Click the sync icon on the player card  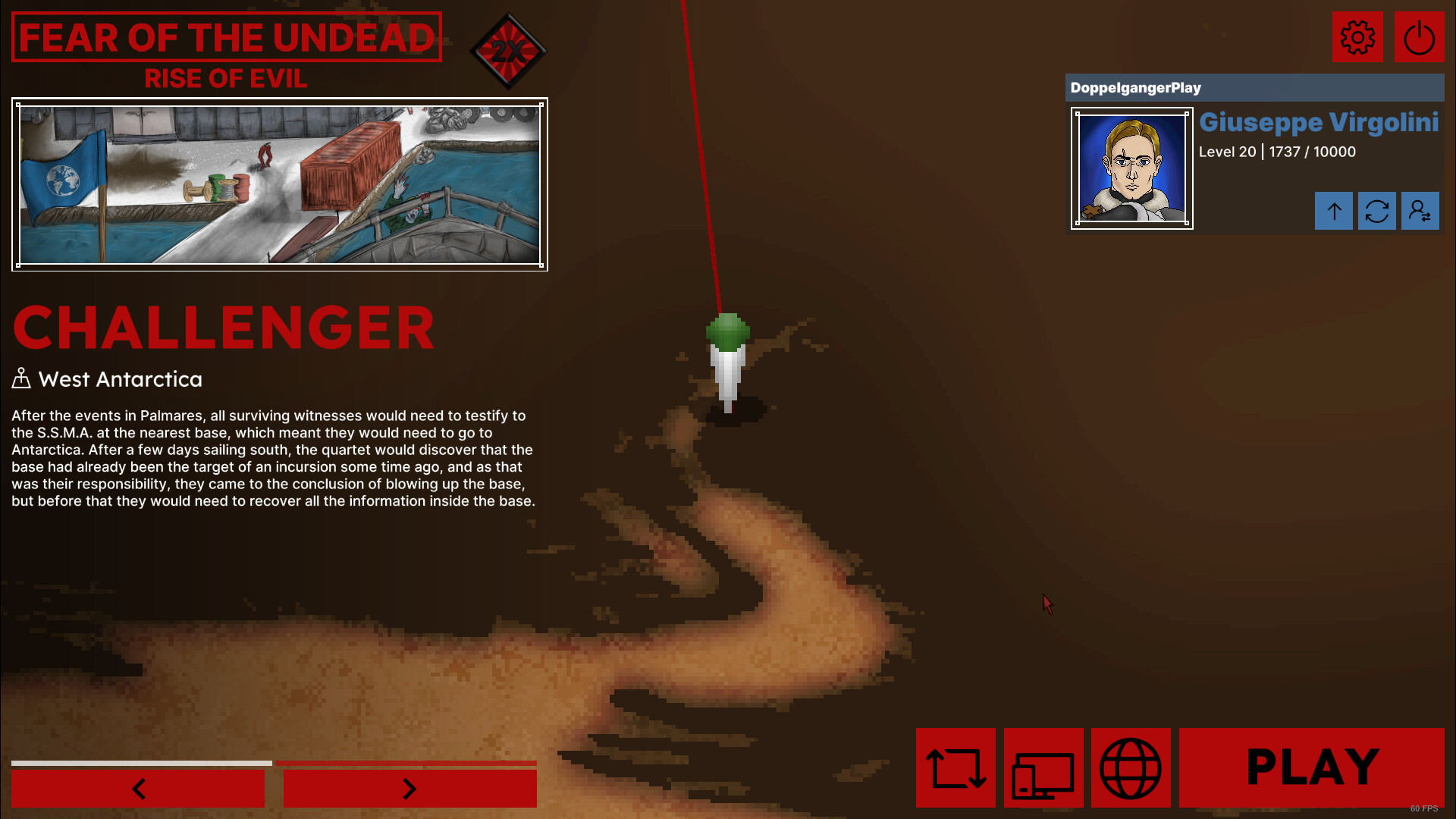(x=1377, y=211)
